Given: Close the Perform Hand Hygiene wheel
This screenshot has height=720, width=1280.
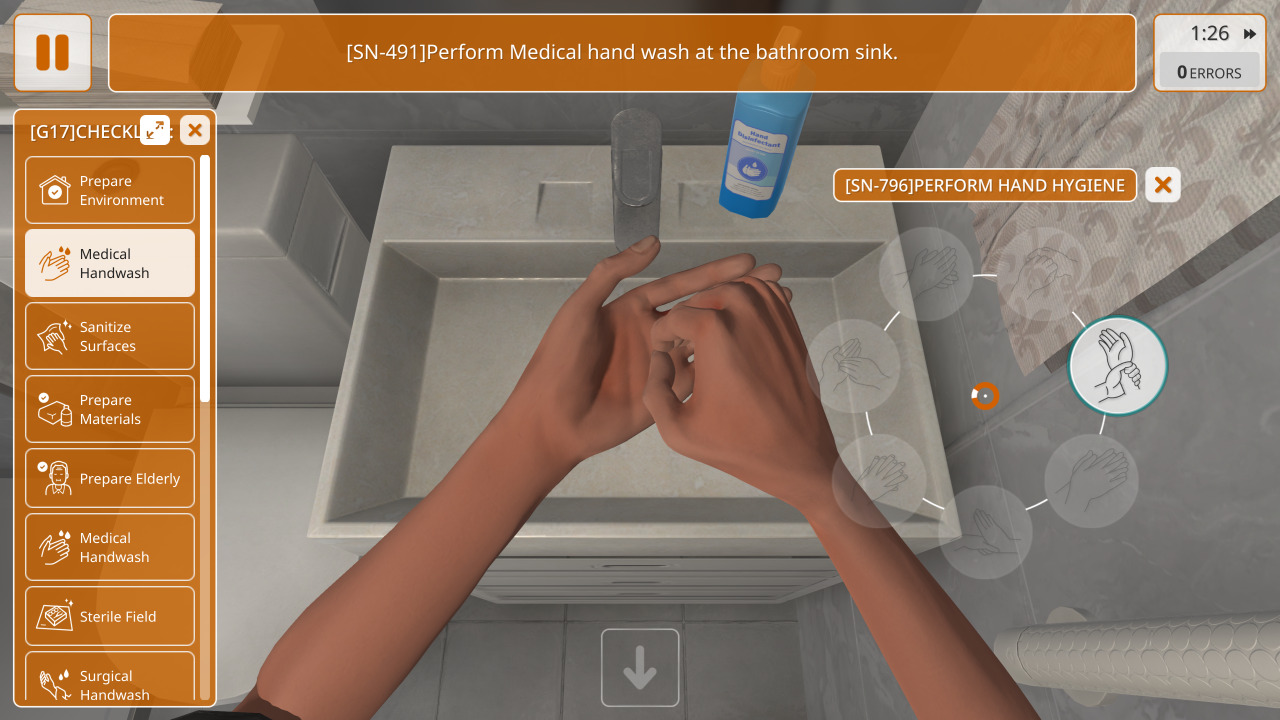Looking at the screenshot, I should point(1163,185).
